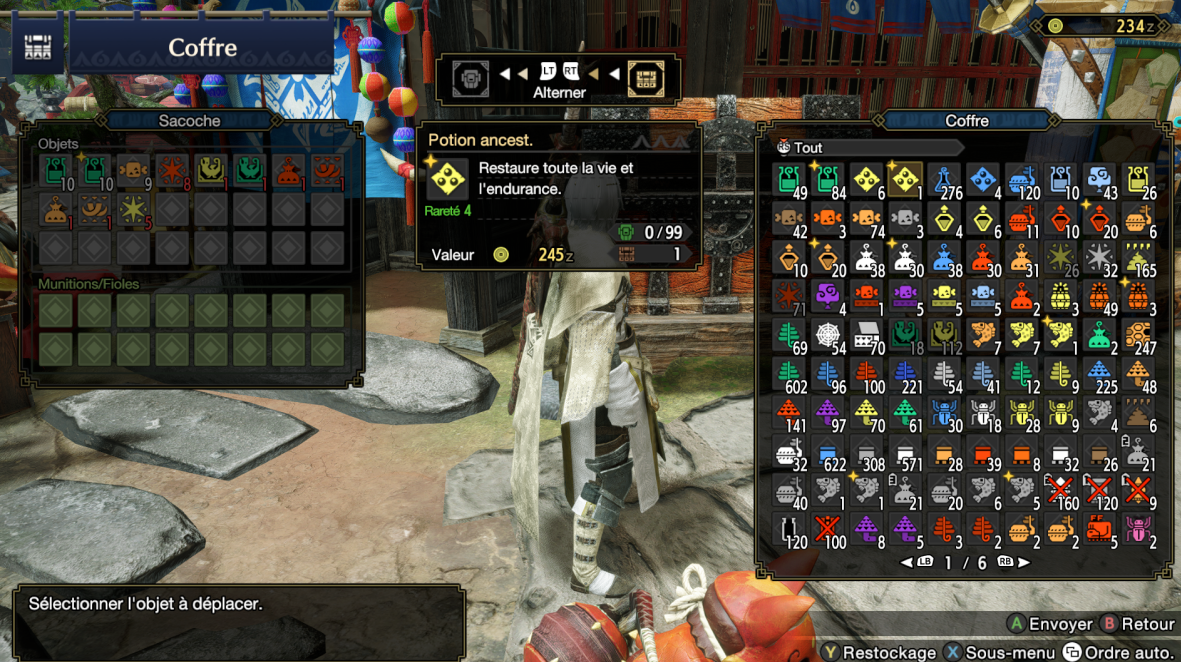The width and height of the screenshot is (1181, 662).
Task: Pick the green trap in the Sacoche
Action: 249,172
